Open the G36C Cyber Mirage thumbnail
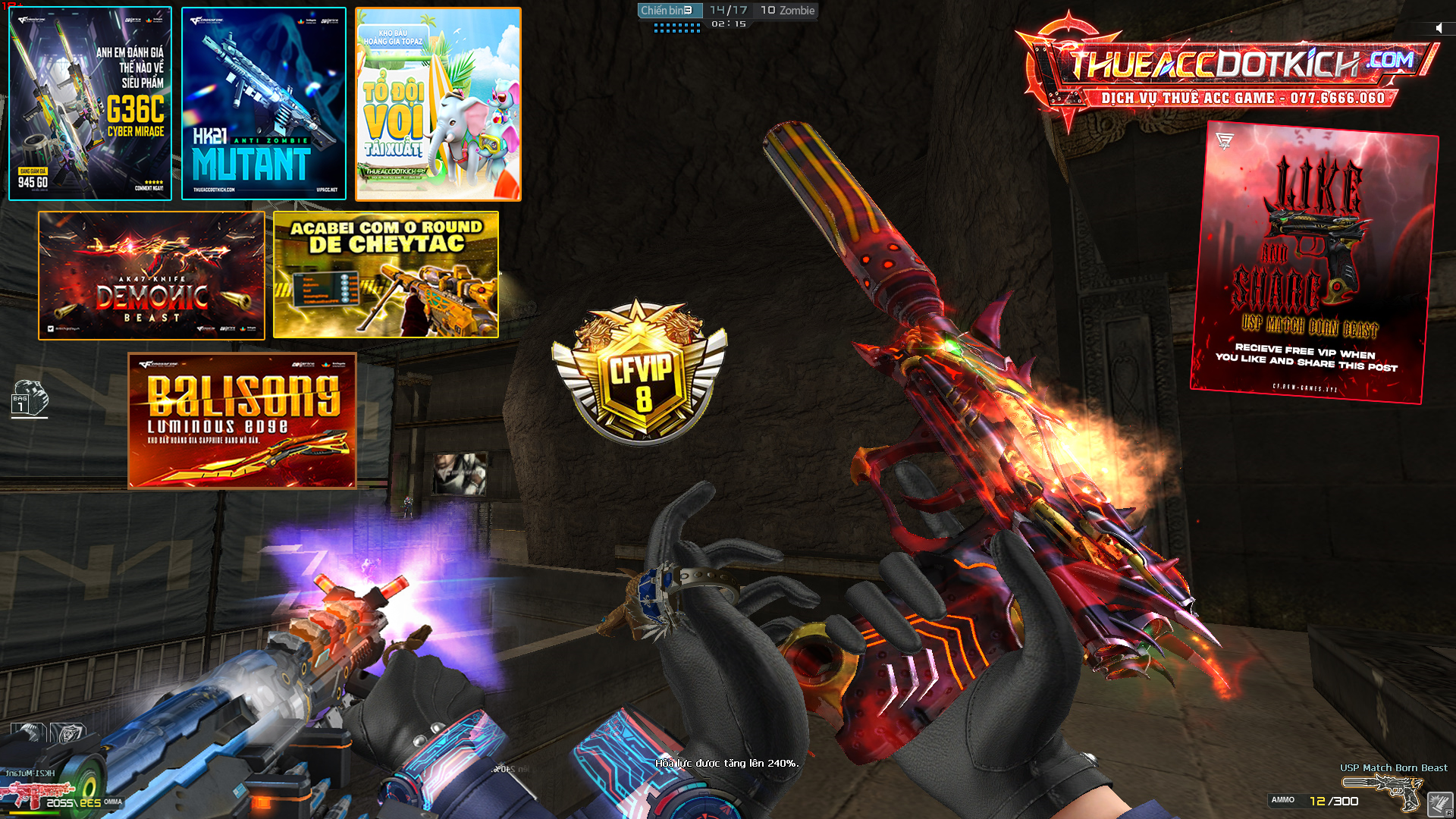 90,104
